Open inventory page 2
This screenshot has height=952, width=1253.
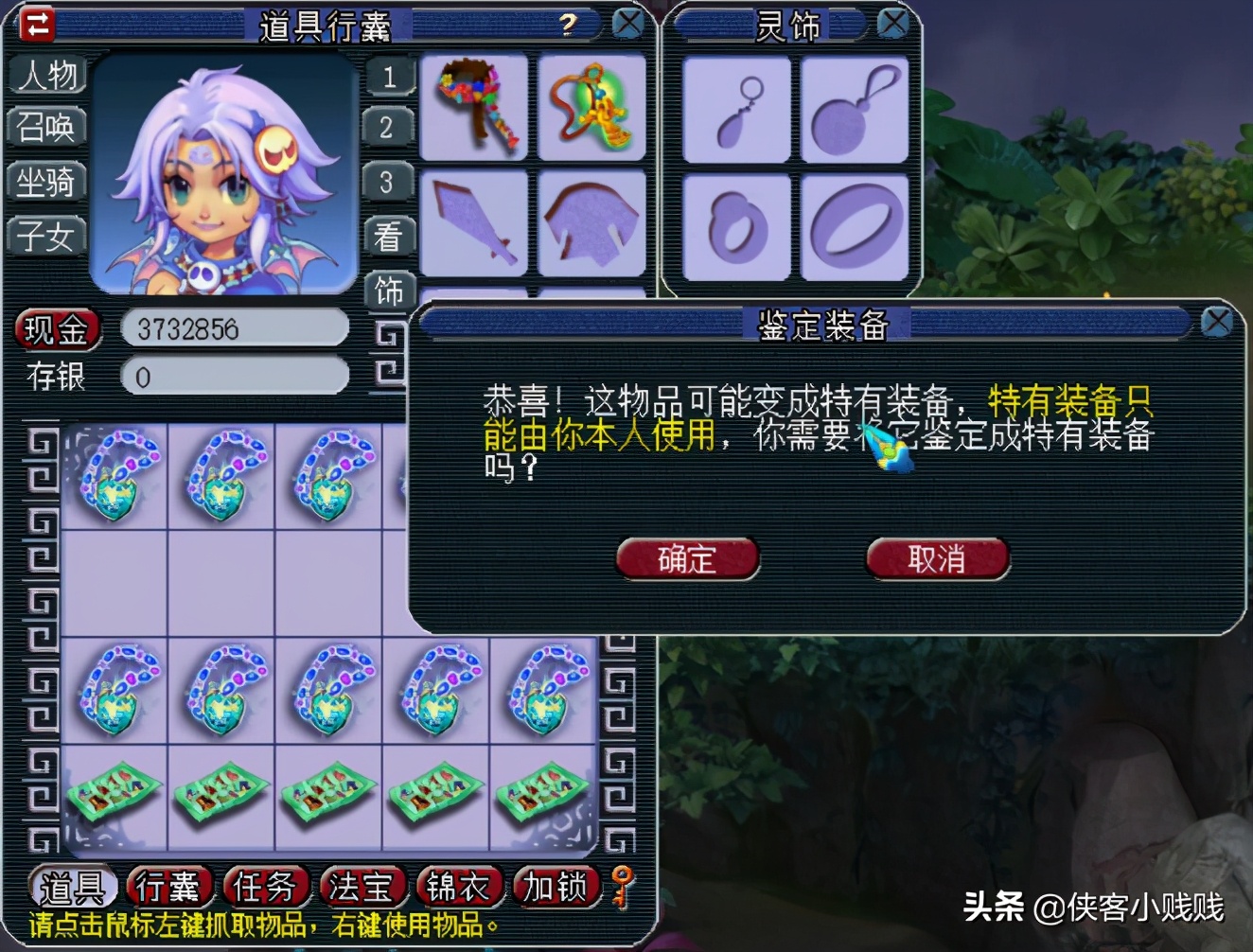[x=388, y=126]
